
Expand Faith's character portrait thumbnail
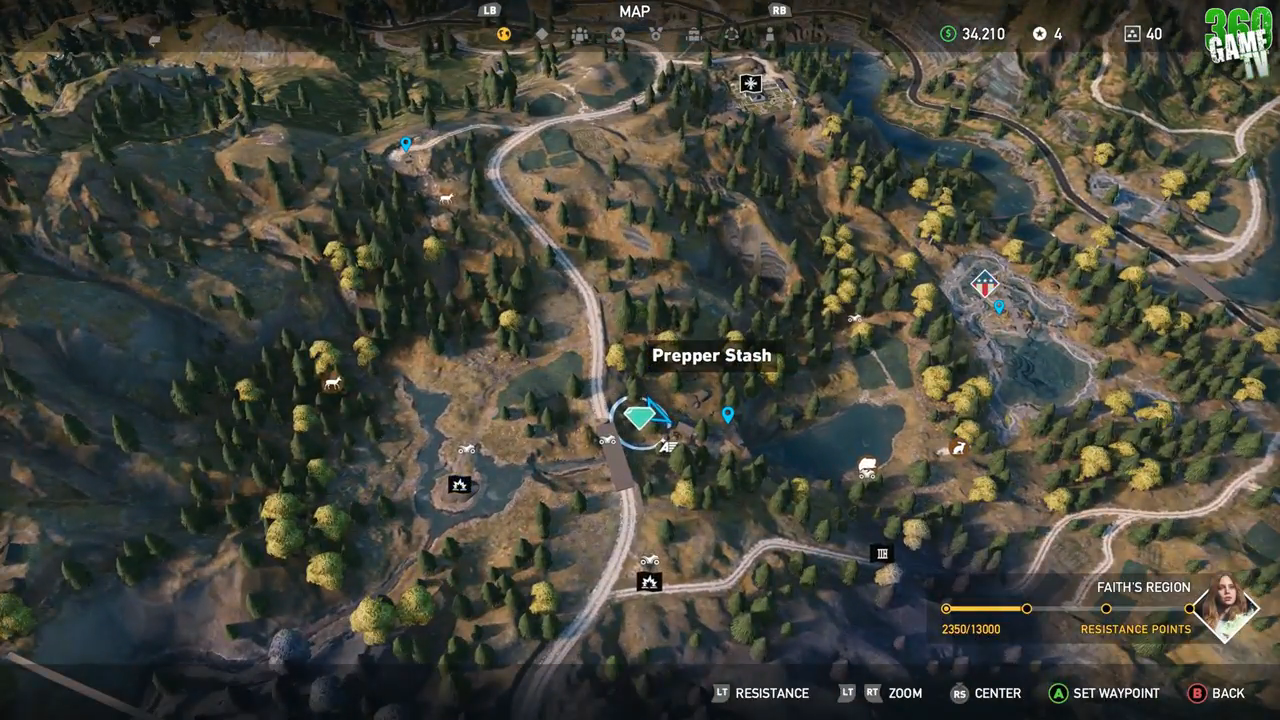(1227, 607)
